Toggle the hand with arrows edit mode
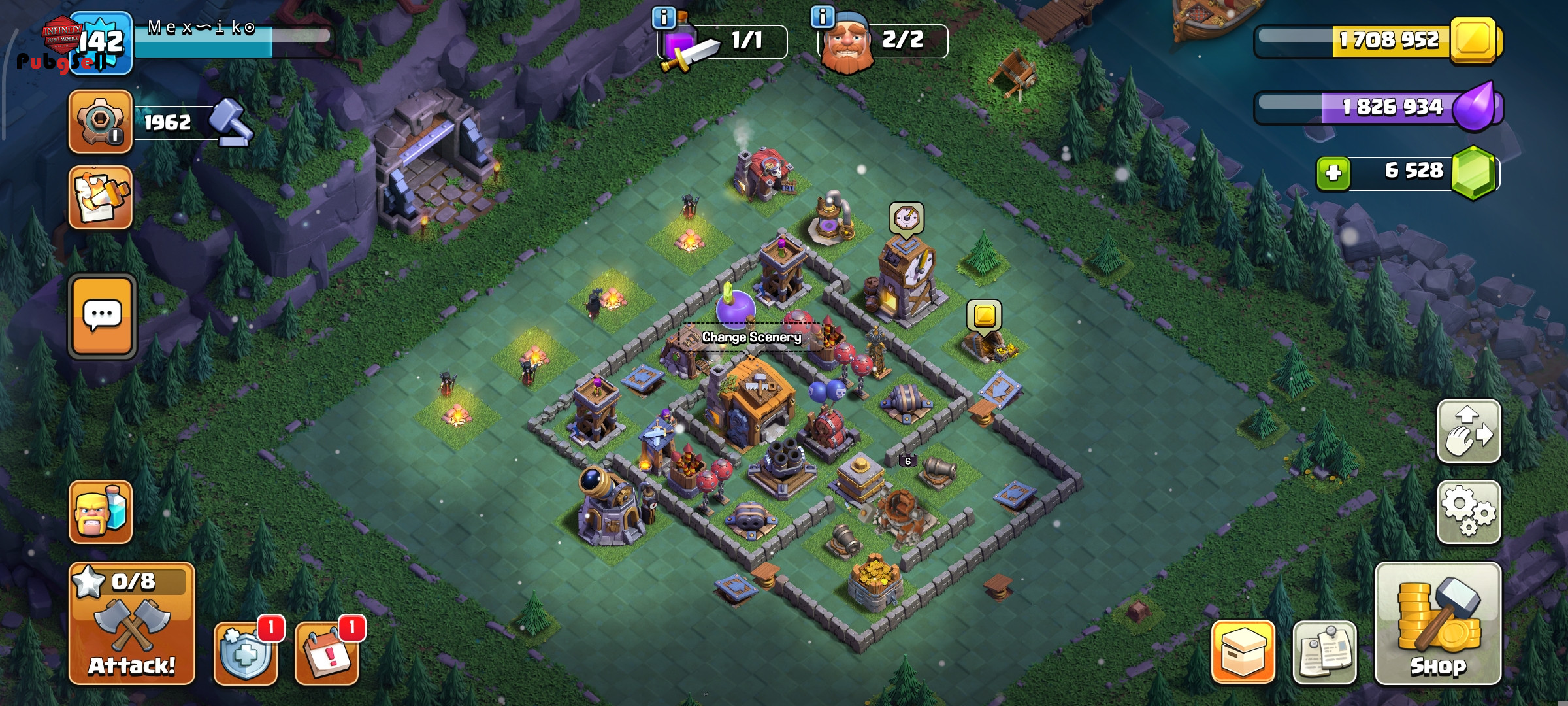1568x706 pixels. pyautogui.click(x=1468, y=431)
